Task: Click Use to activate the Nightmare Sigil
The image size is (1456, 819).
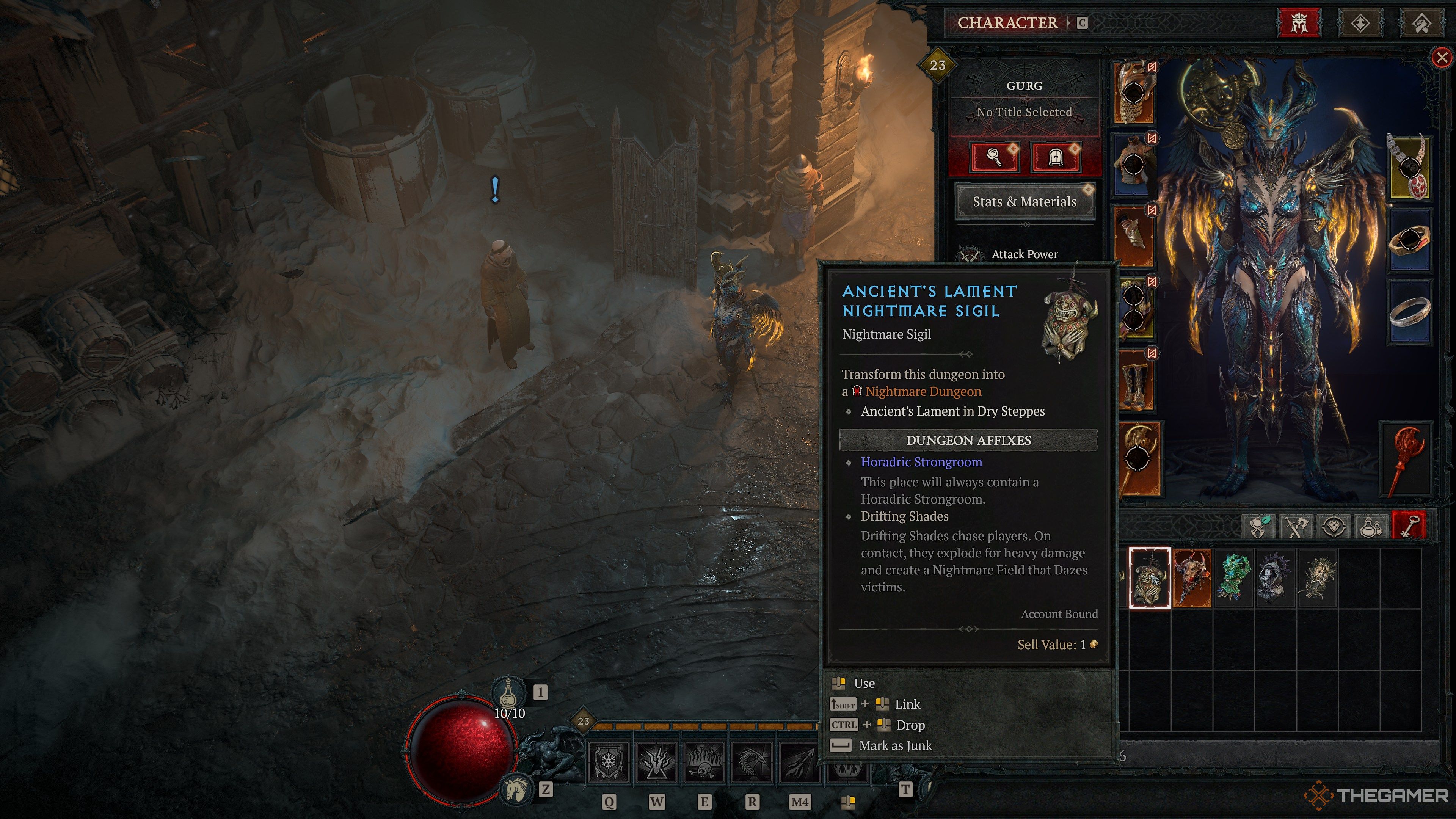Action: pyautogui.click(x=865, y=683)
